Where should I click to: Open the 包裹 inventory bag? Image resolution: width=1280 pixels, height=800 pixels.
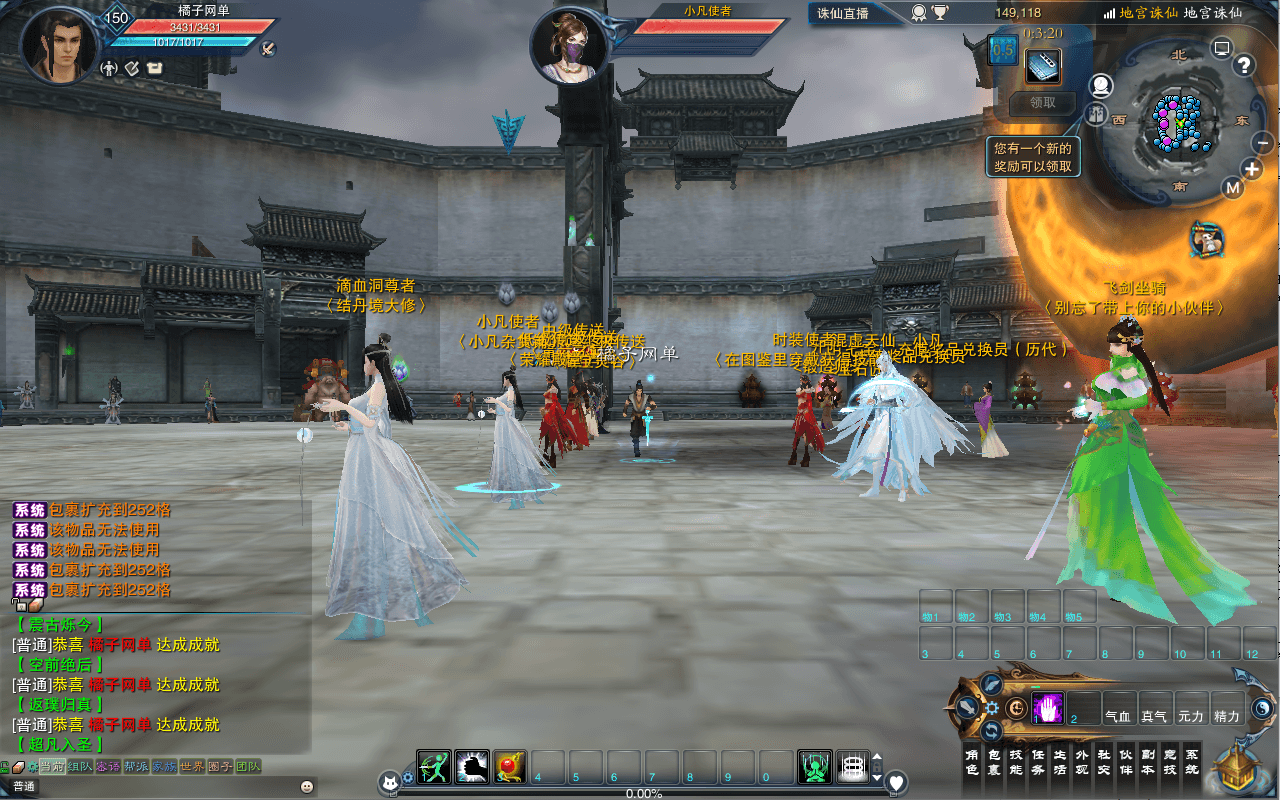pyautogui.click(x=994, y=763)
